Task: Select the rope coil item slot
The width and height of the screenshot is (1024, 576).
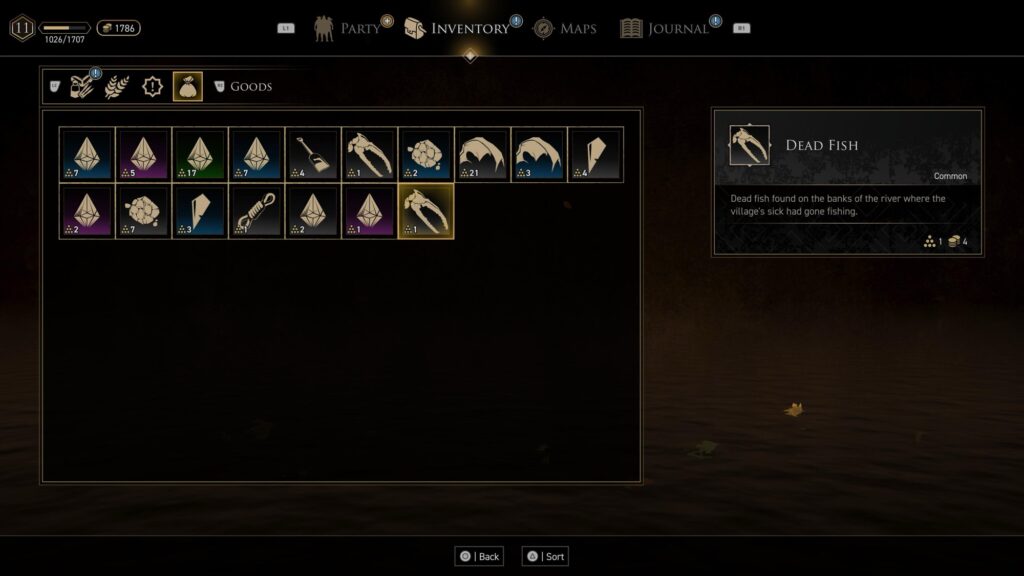Action: [x=256, y=211]
